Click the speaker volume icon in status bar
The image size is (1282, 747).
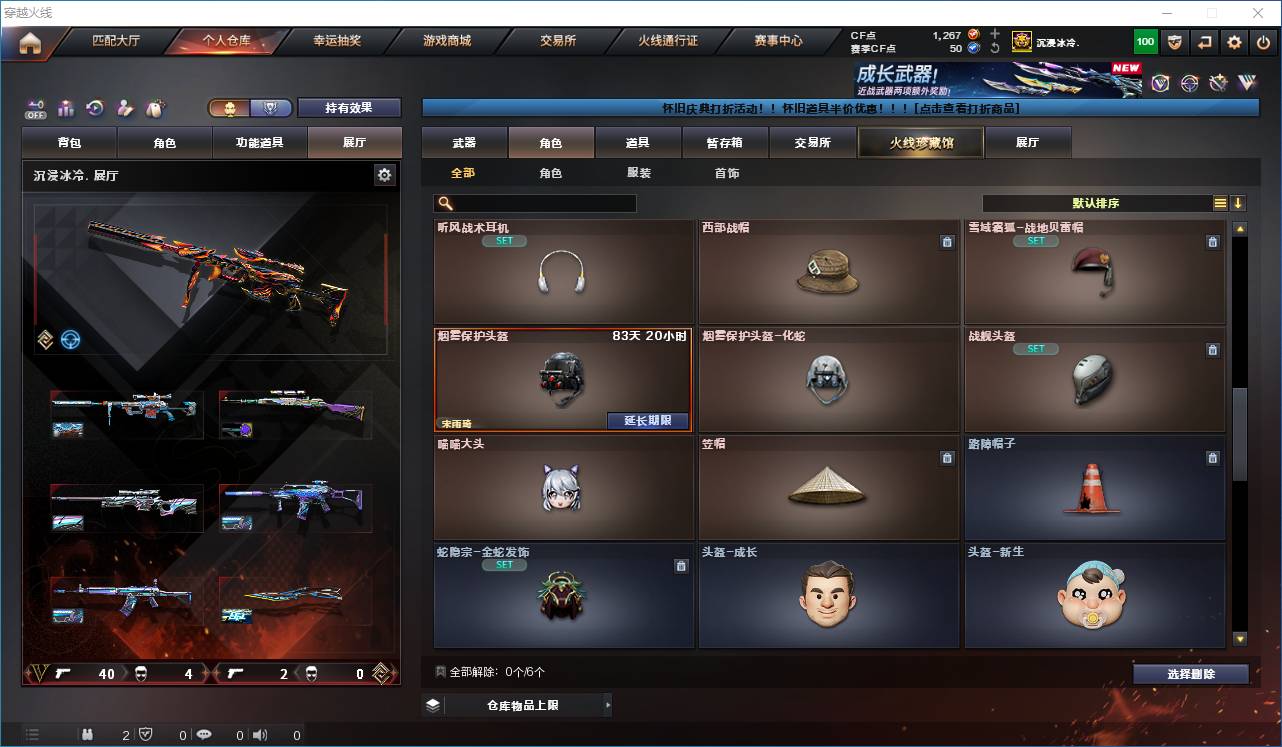[x=259, y=735]
